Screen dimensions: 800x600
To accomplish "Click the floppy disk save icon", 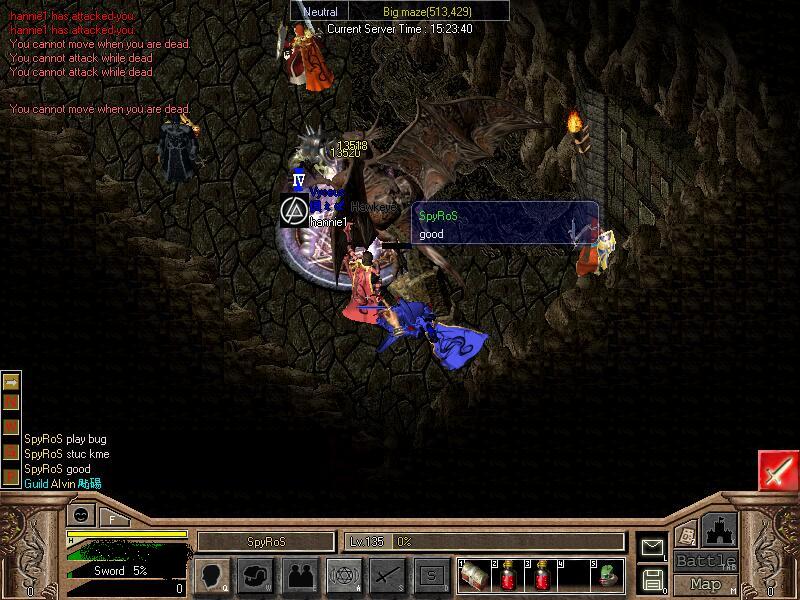I will tap(653, 579).
